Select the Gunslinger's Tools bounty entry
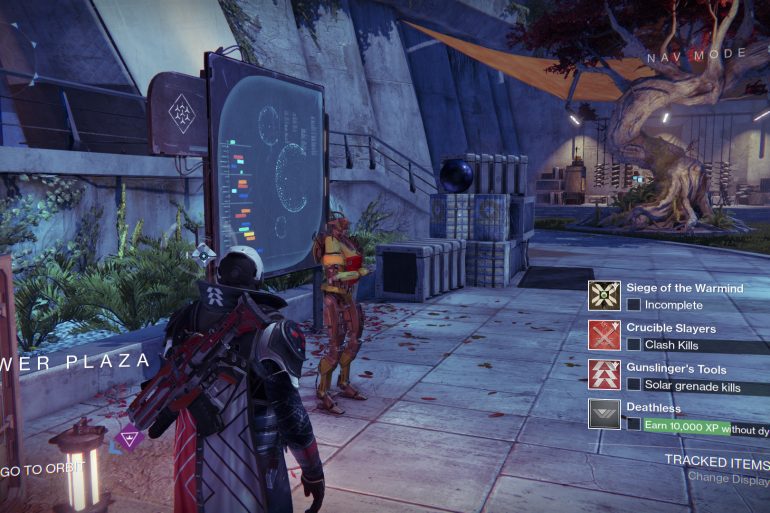This screenshot has width=770, height=513. click(676, 369)
